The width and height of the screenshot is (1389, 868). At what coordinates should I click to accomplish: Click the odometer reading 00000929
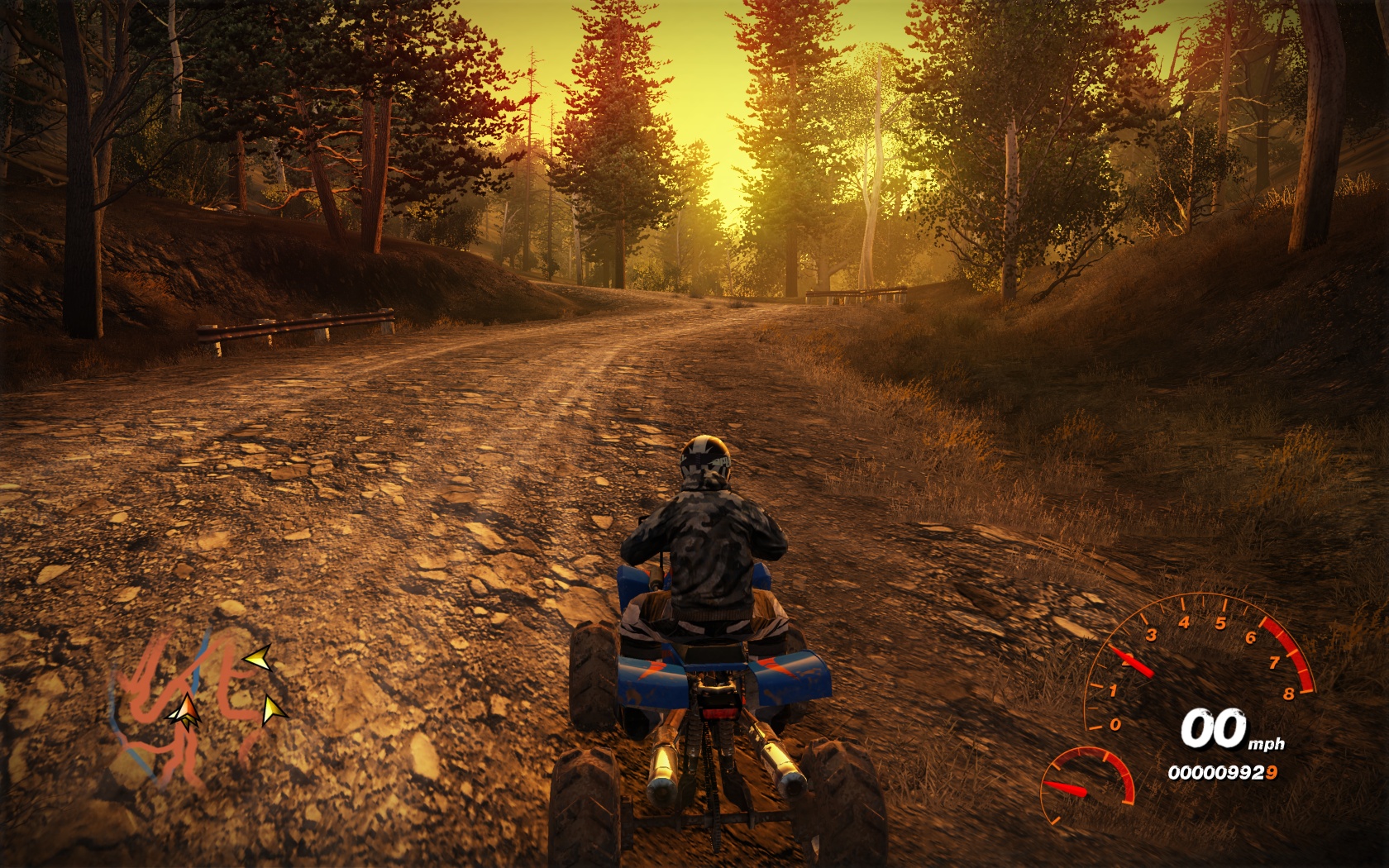[x=1223, y=772]
